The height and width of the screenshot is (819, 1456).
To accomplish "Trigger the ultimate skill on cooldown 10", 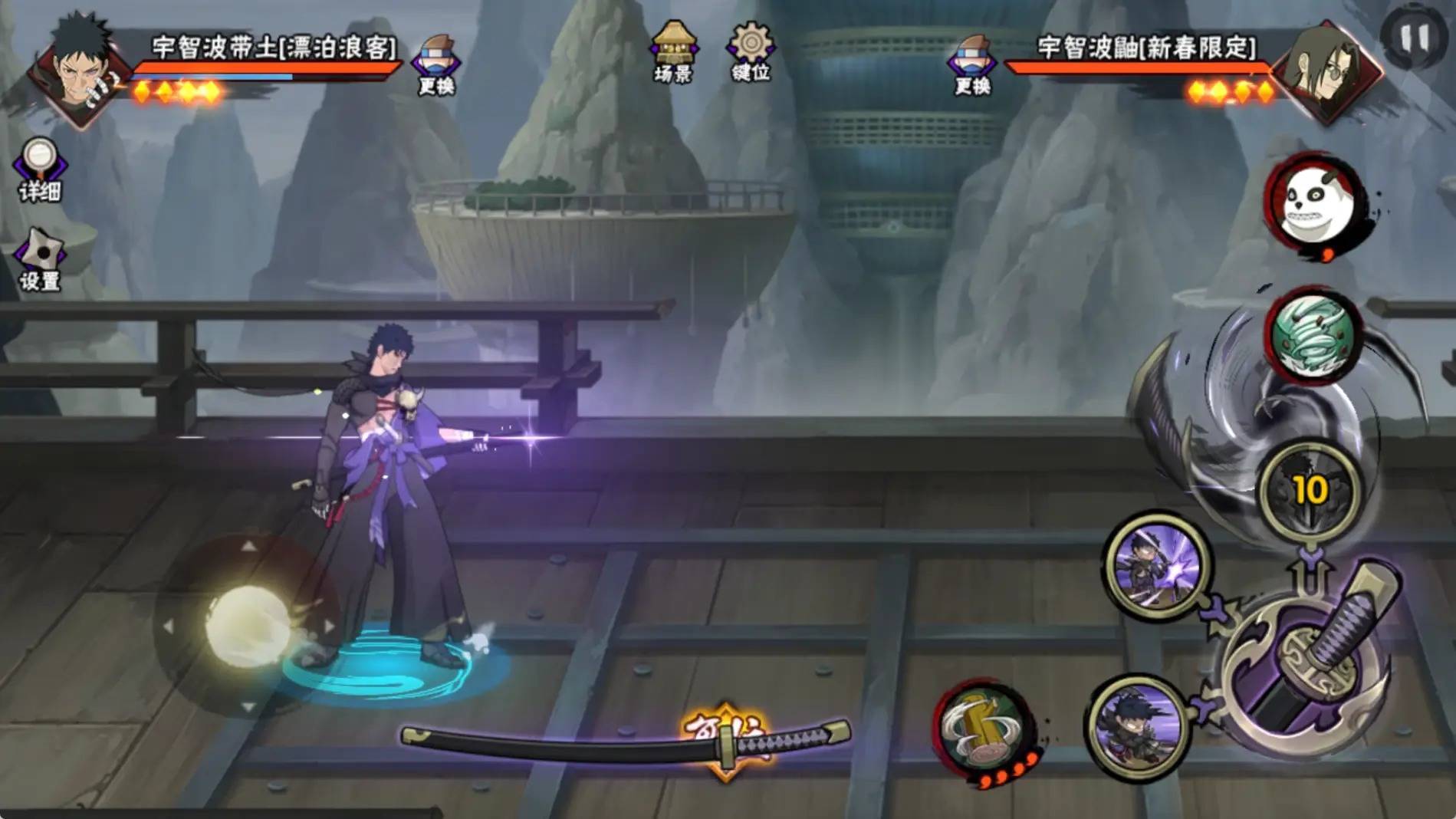I will point(1309,489).
